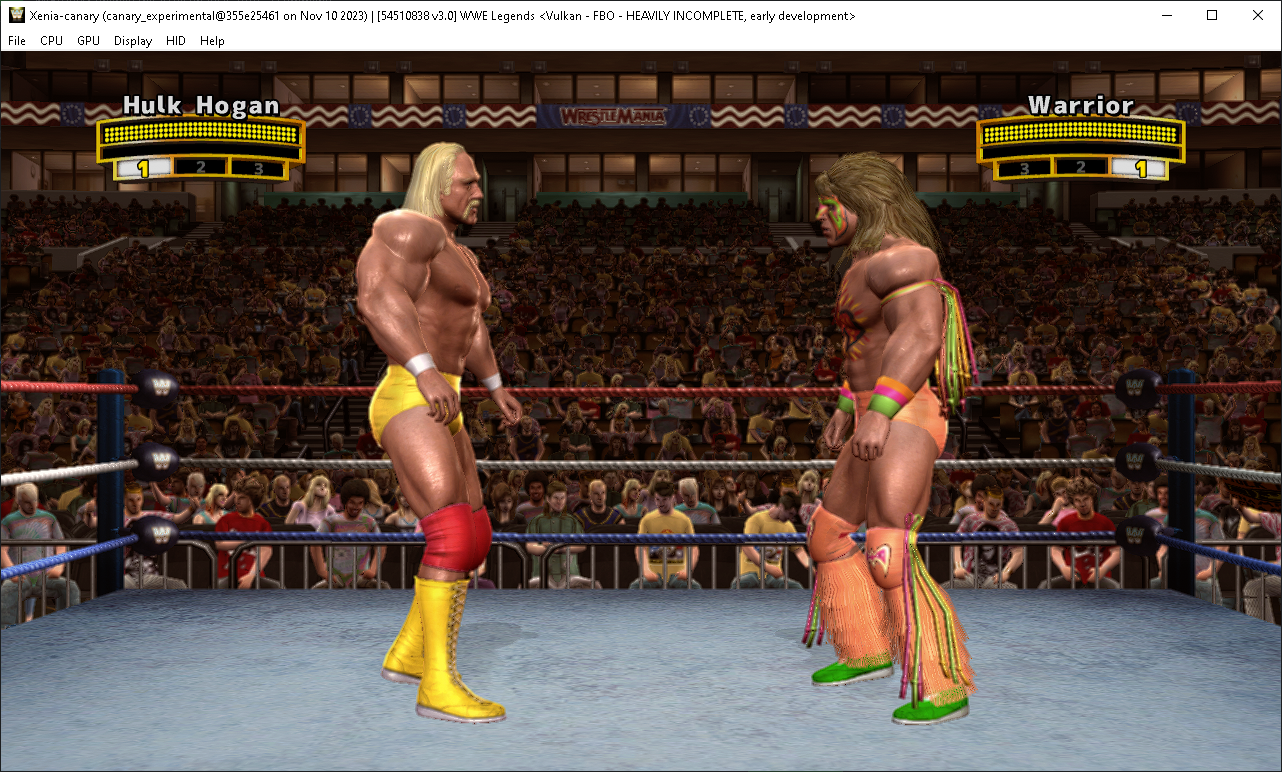The image size is (1282, 772).
Task: Open the File menu
Action: coord(16,41)
